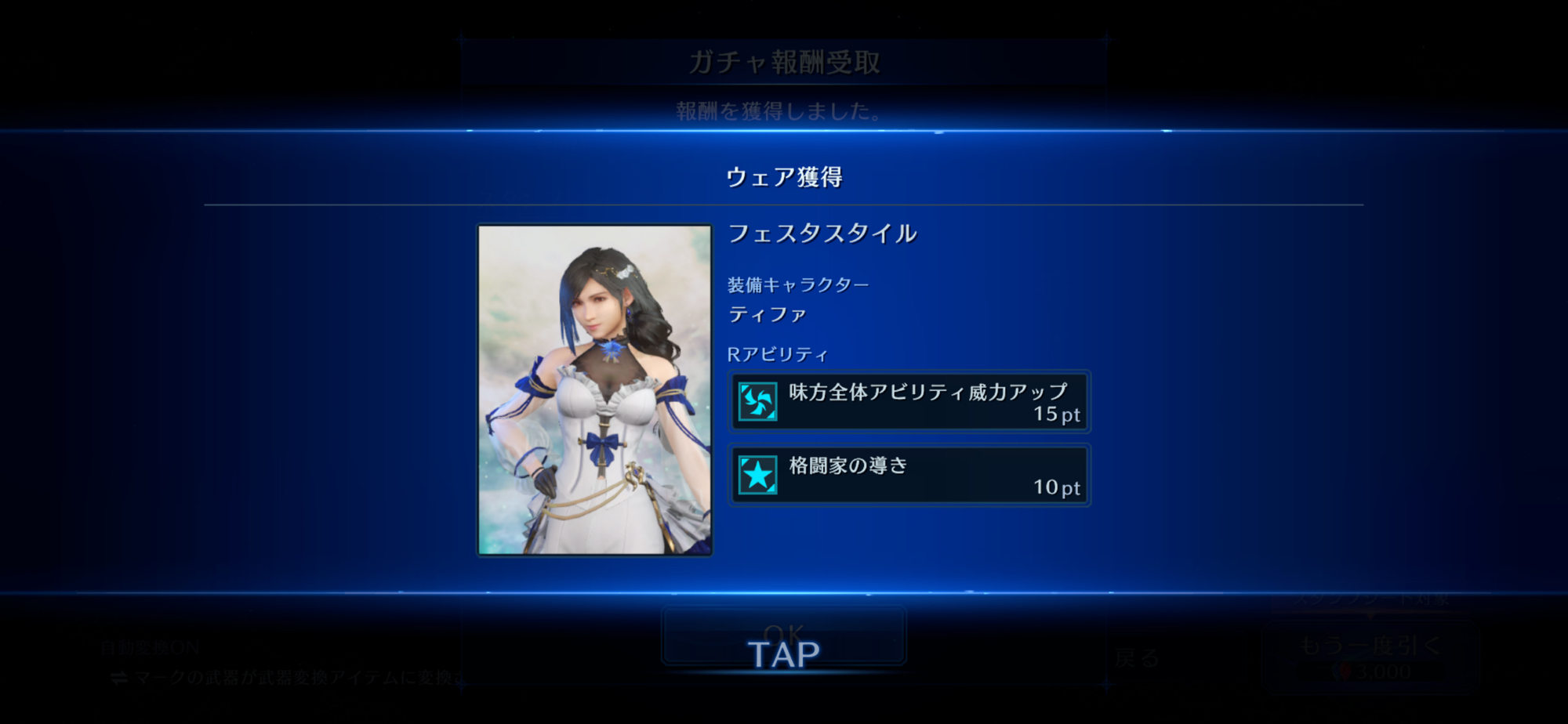Click the pinwheel ability power-up icon

757,402
